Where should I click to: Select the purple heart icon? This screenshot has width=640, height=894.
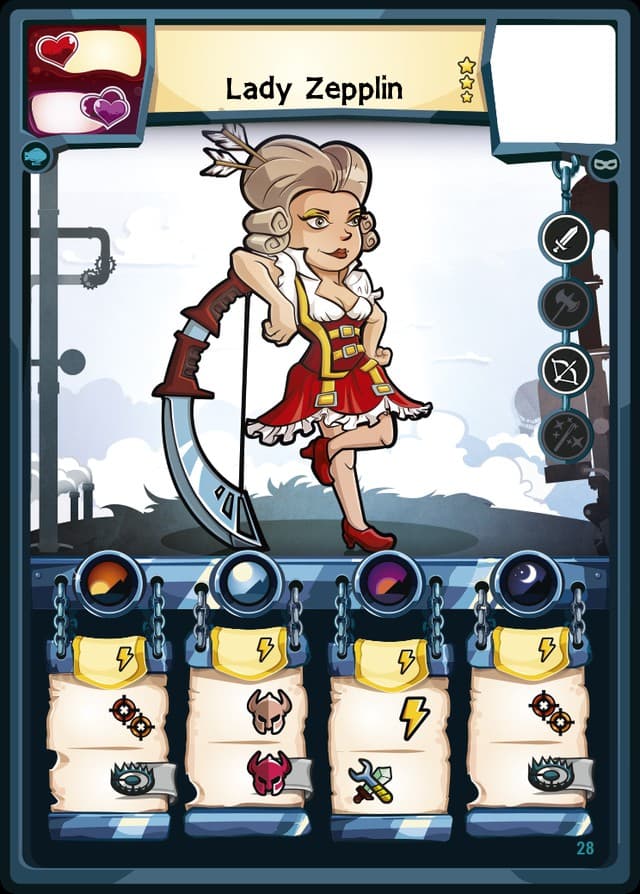point(106,107)
